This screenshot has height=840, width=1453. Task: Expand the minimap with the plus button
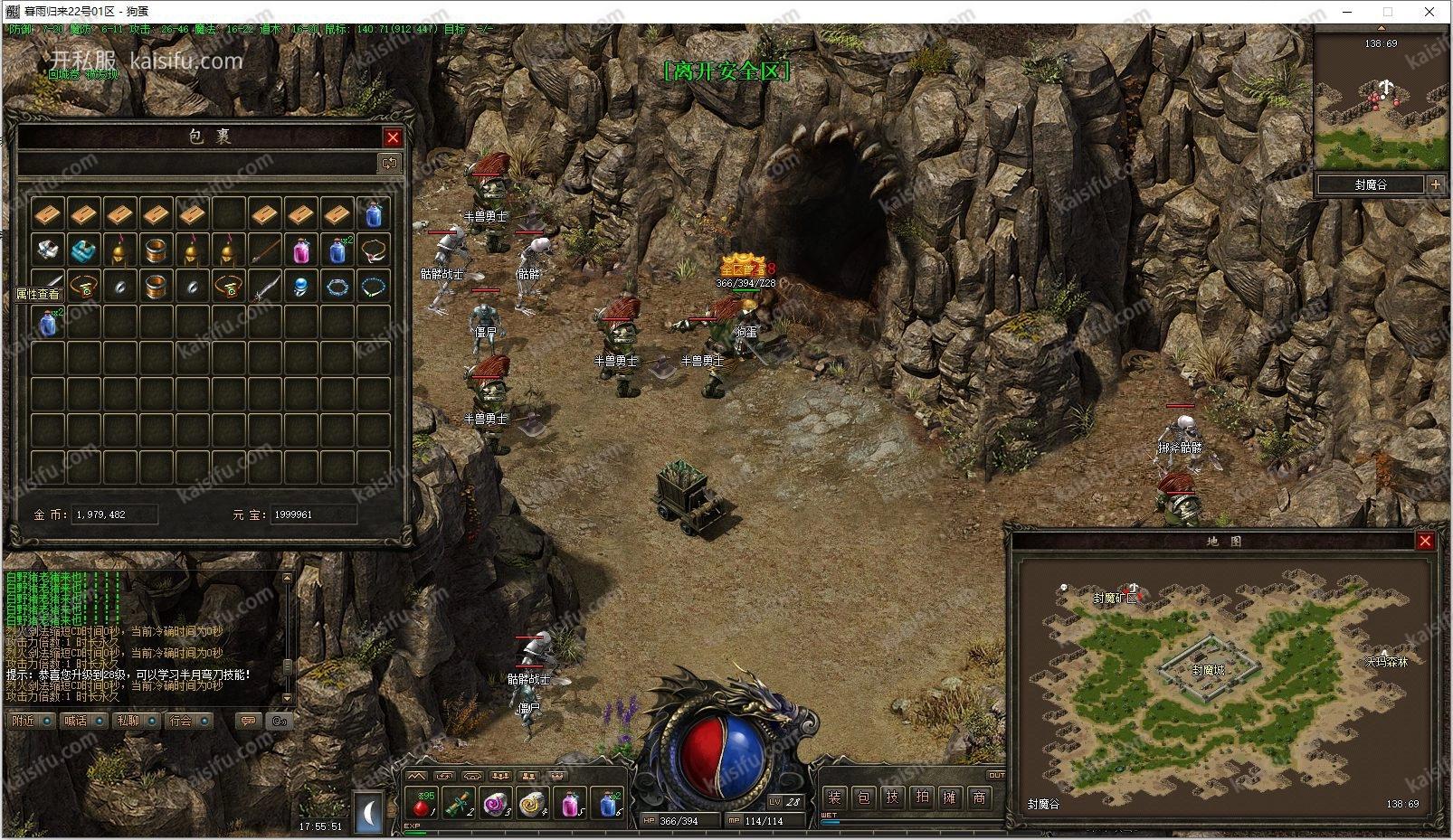(1436, 184)
